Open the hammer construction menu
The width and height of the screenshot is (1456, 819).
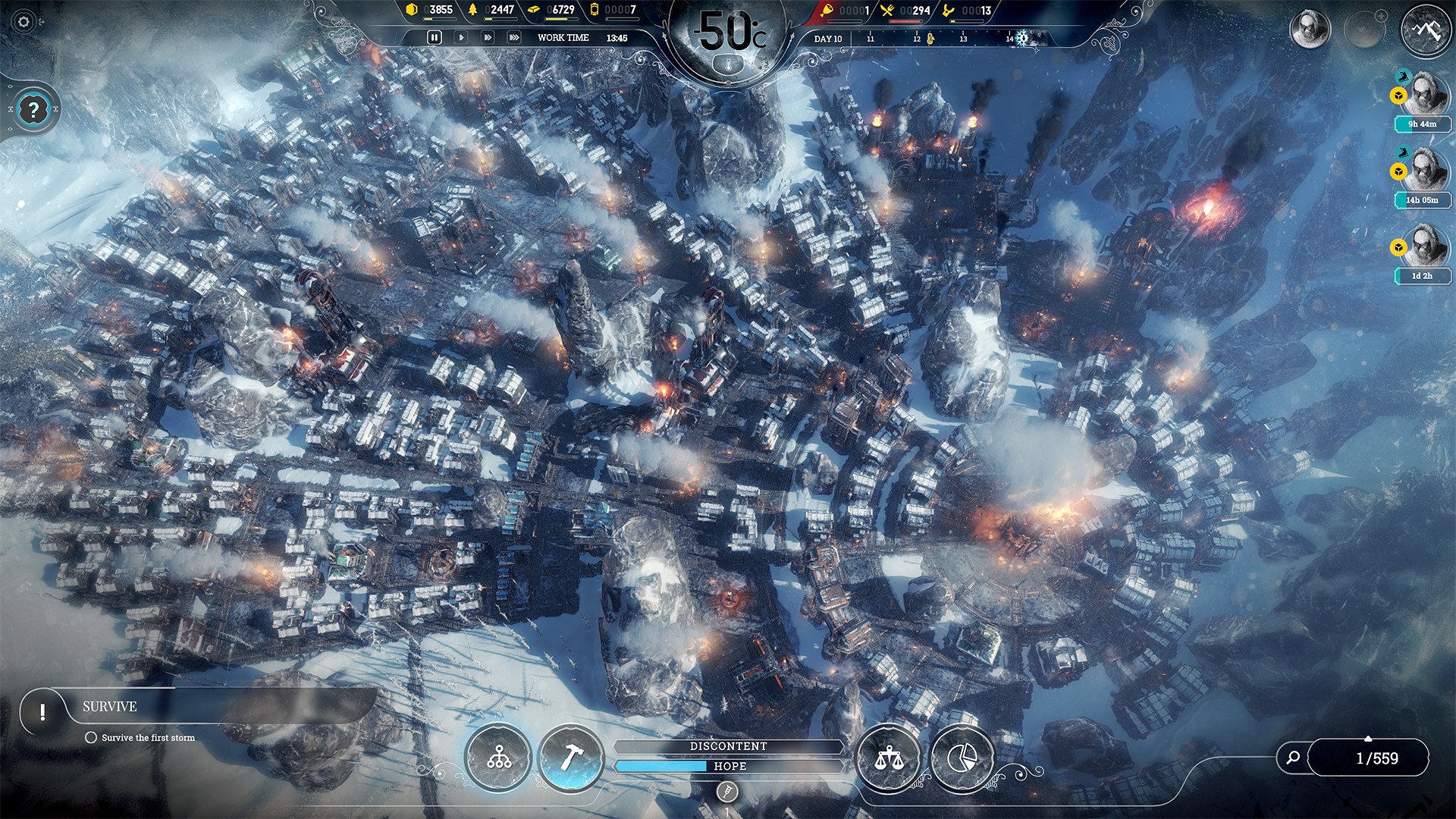point(571,758)
